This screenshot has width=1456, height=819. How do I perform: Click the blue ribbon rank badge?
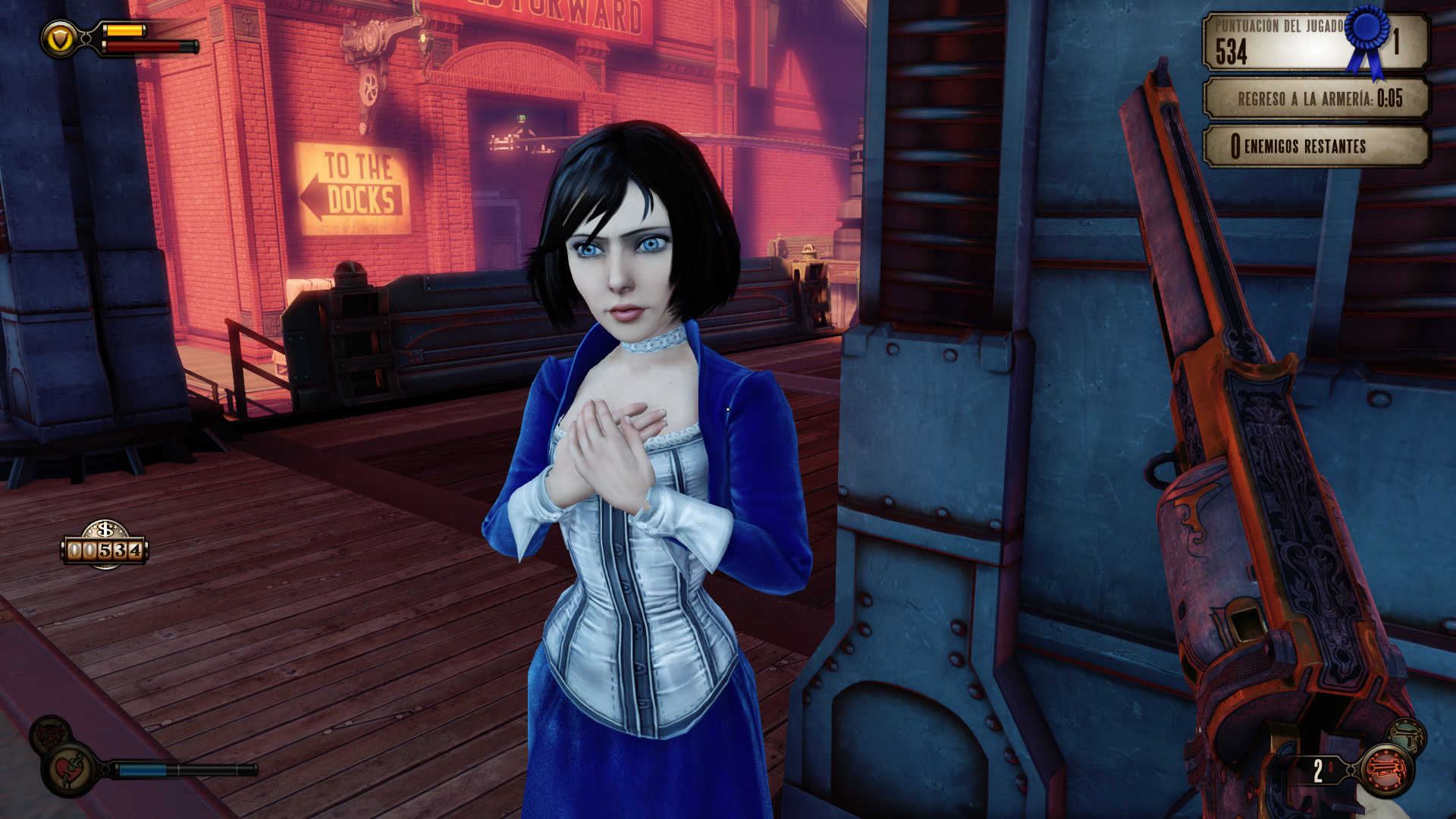(1368, 36)
